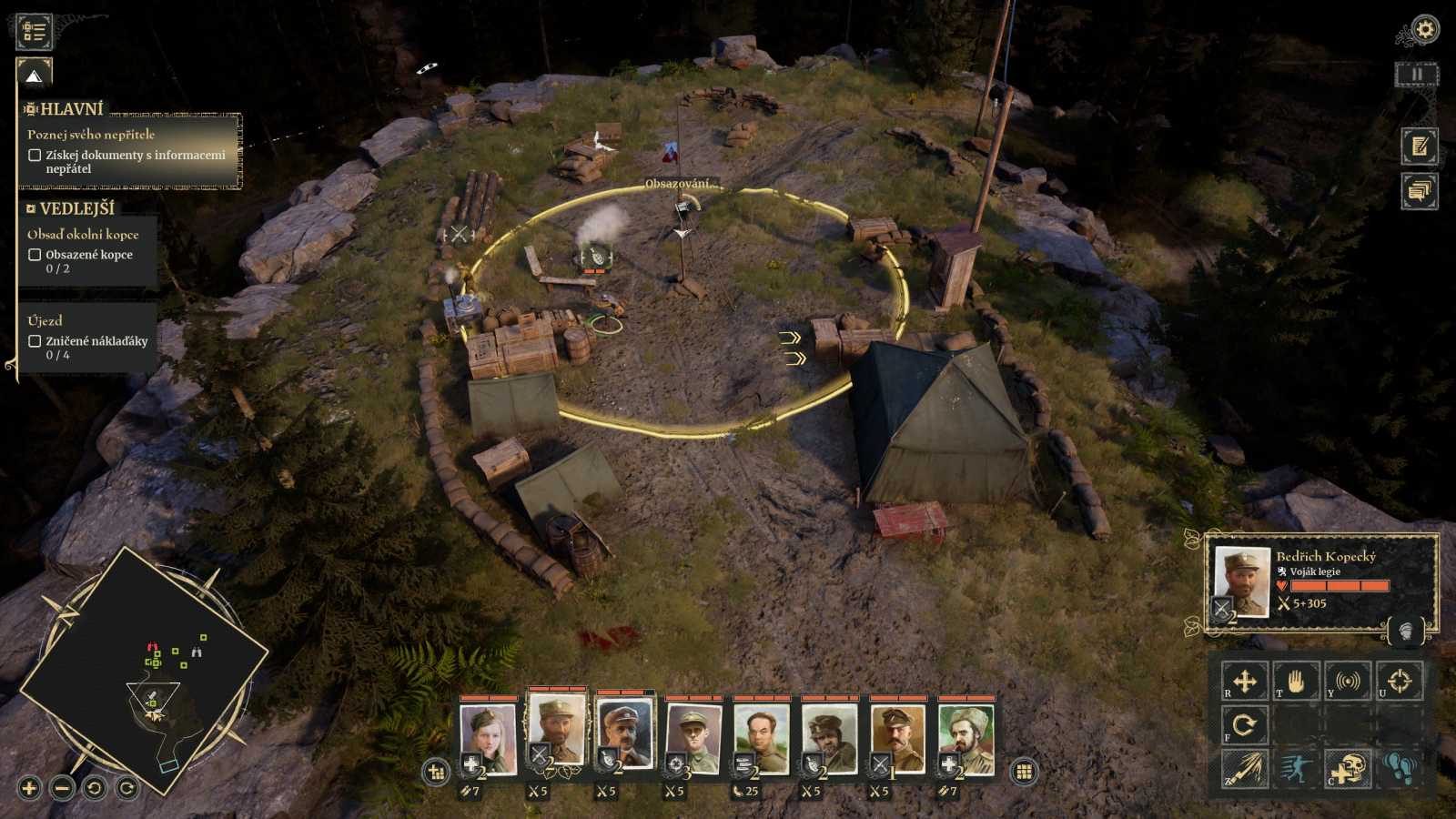This screenshot has height=819, width=1456.
Task: Click the circular arrow rotate command
Action: coord(1244,725)
